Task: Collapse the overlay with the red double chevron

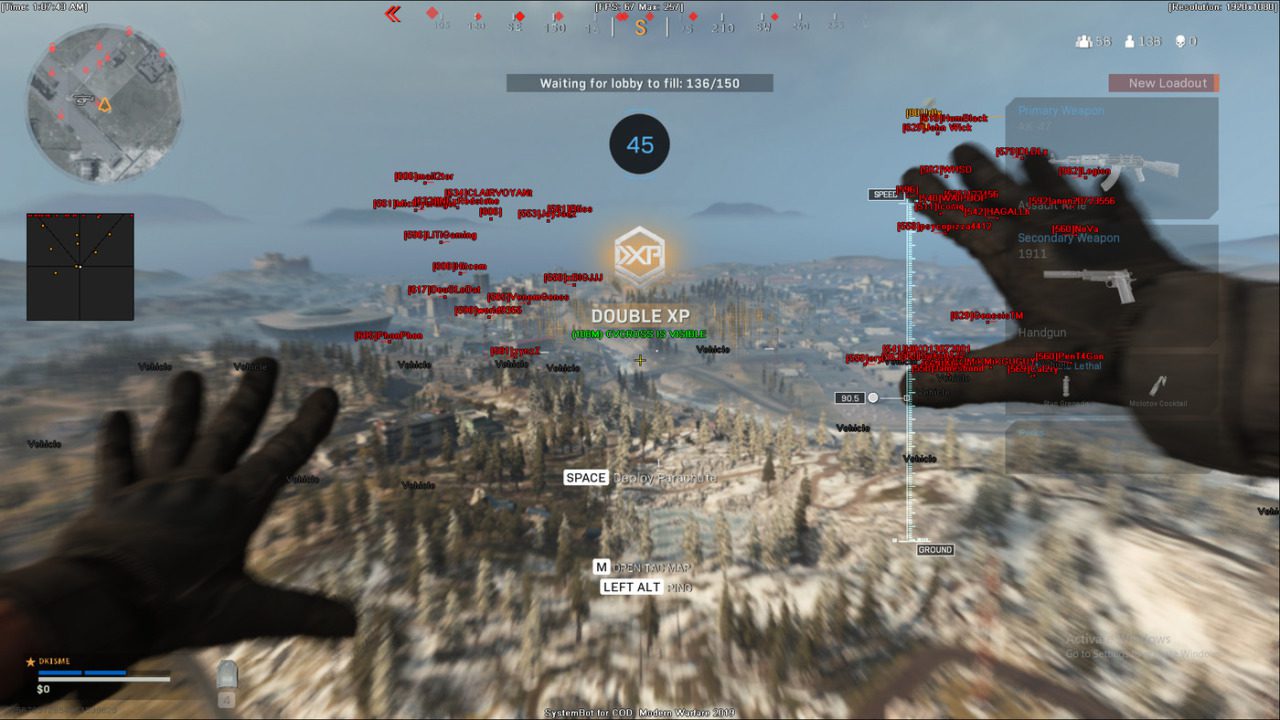Action: [391, 14]
